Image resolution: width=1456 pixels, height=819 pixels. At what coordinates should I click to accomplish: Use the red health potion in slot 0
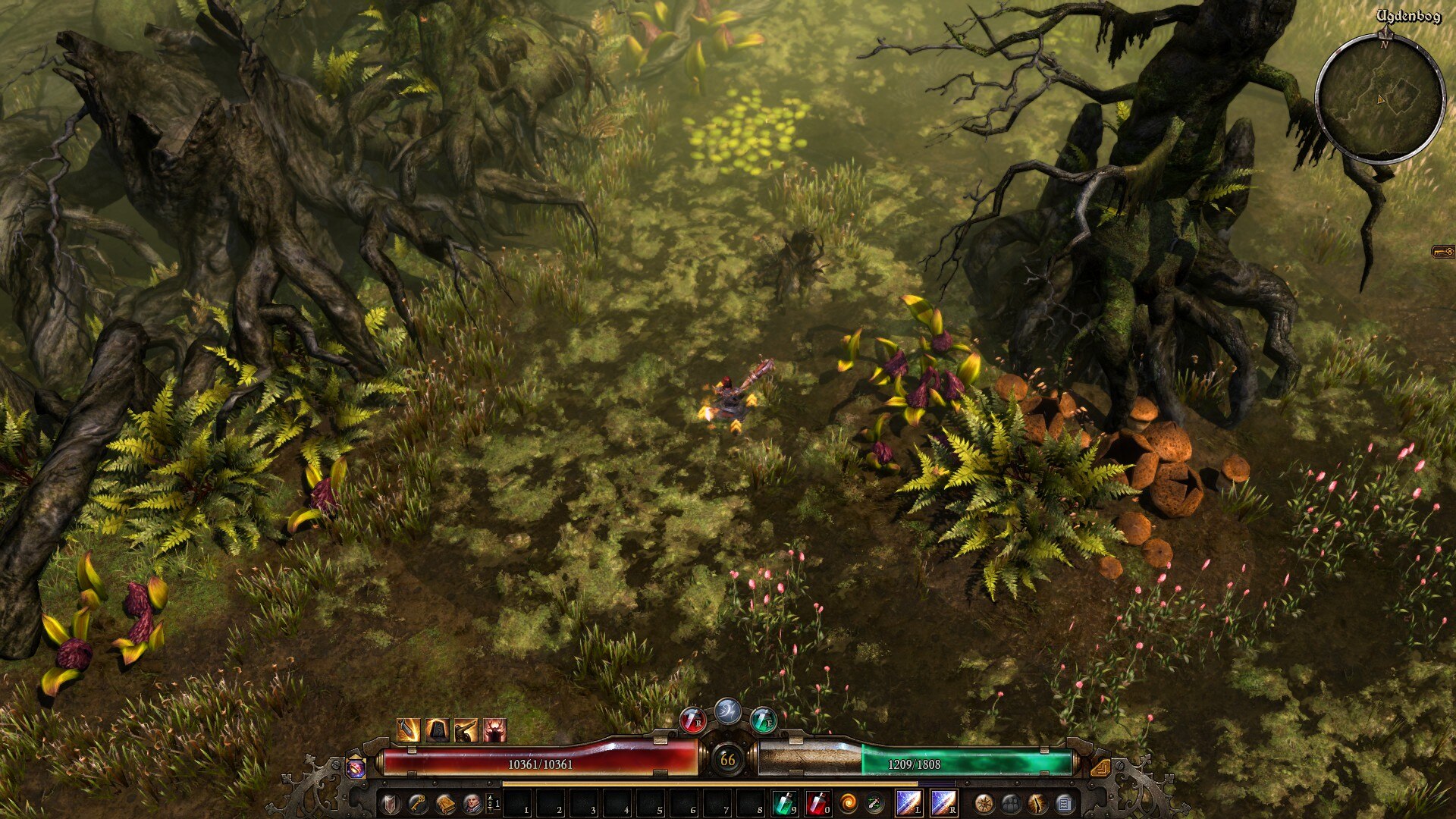point(817,802)
